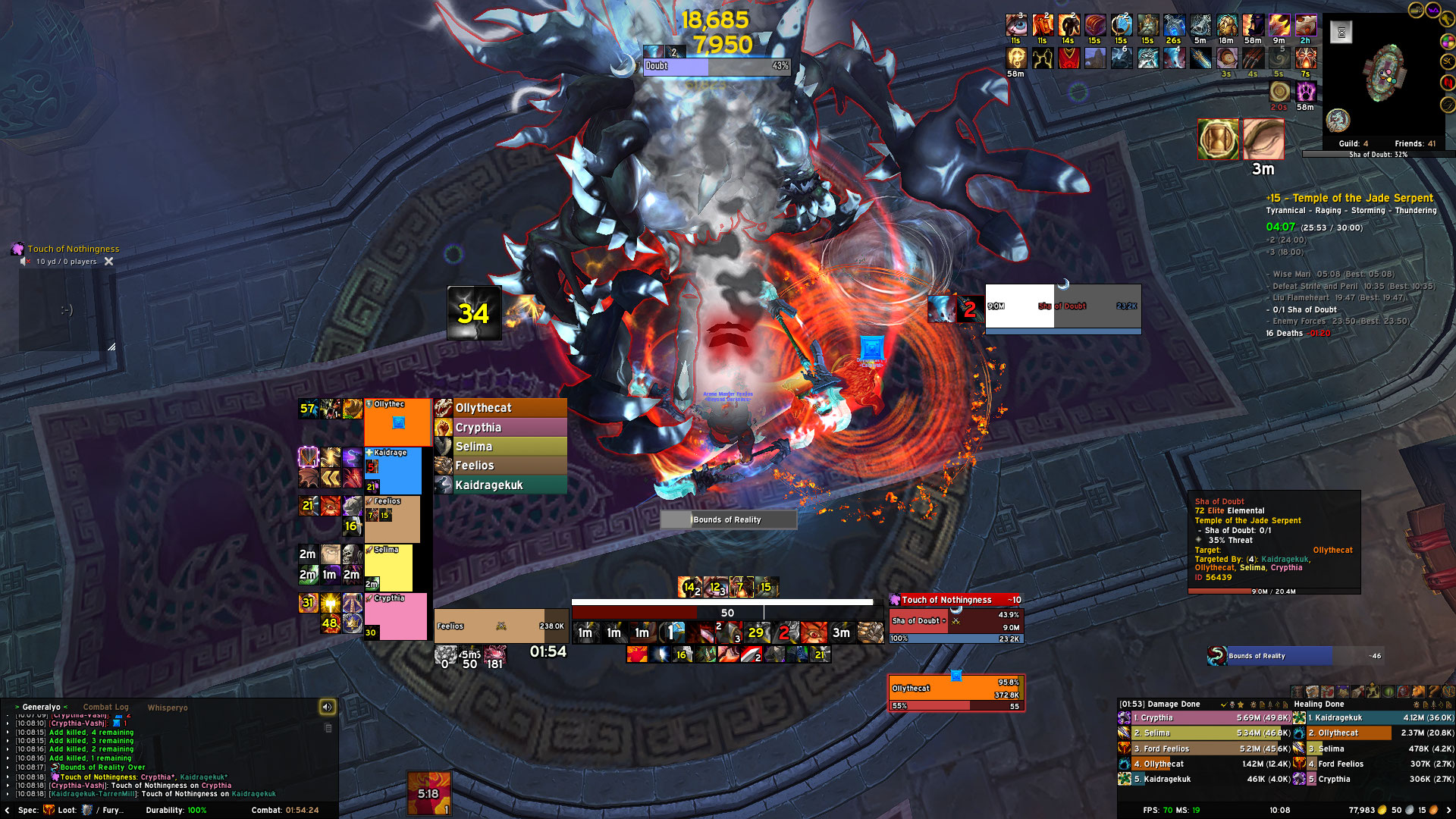The height and width of the screenshot is (819, 1456).
Task: Click the hourglass button on the minimap
Action: (1341, 33)
